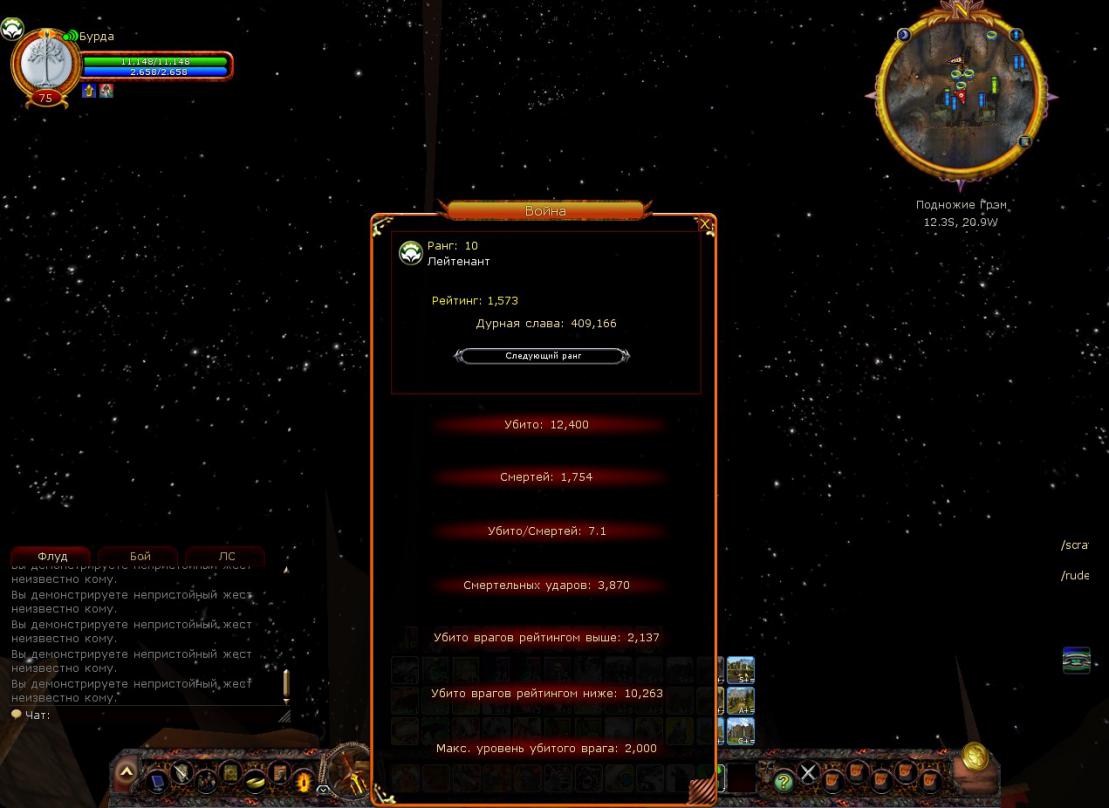Open the Бой chat tab
The width and height of the screenshot is (1109, 808).
[140, 556]
